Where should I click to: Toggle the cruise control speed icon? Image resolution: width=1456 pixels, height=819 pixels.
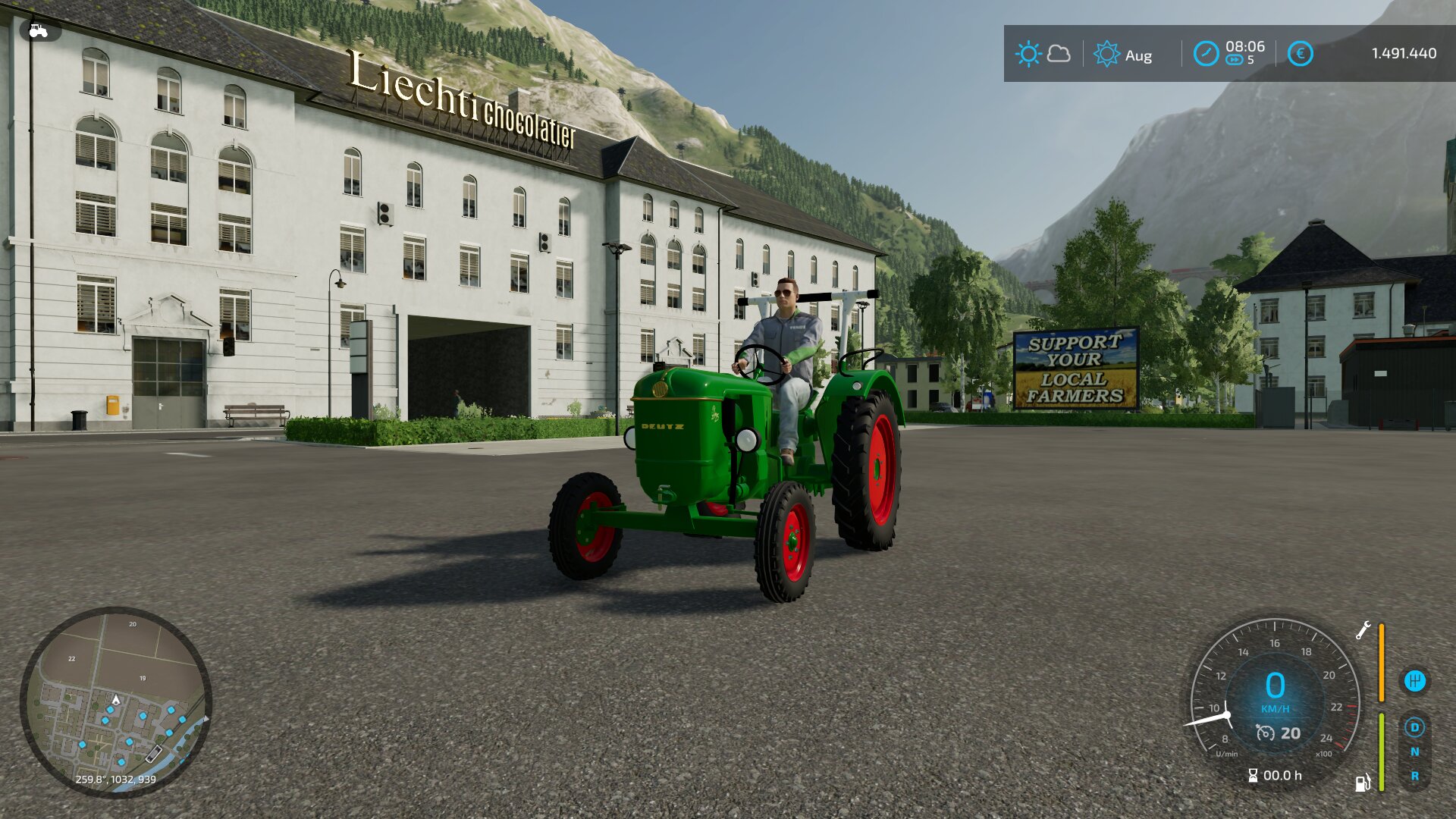pos(1265,733)
